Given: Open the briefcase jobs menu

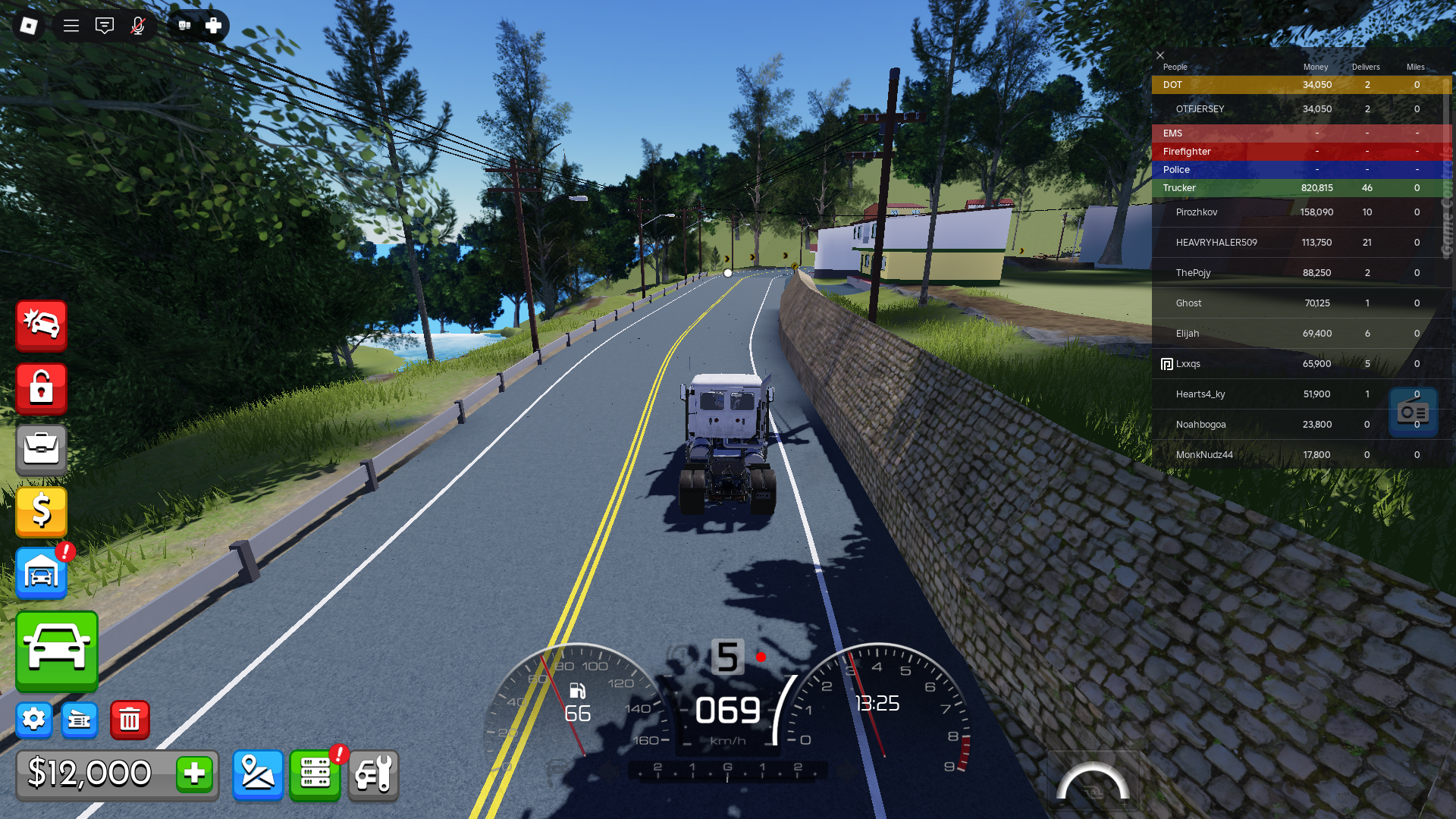Looking at the screenshot, I should click(42, 450).
